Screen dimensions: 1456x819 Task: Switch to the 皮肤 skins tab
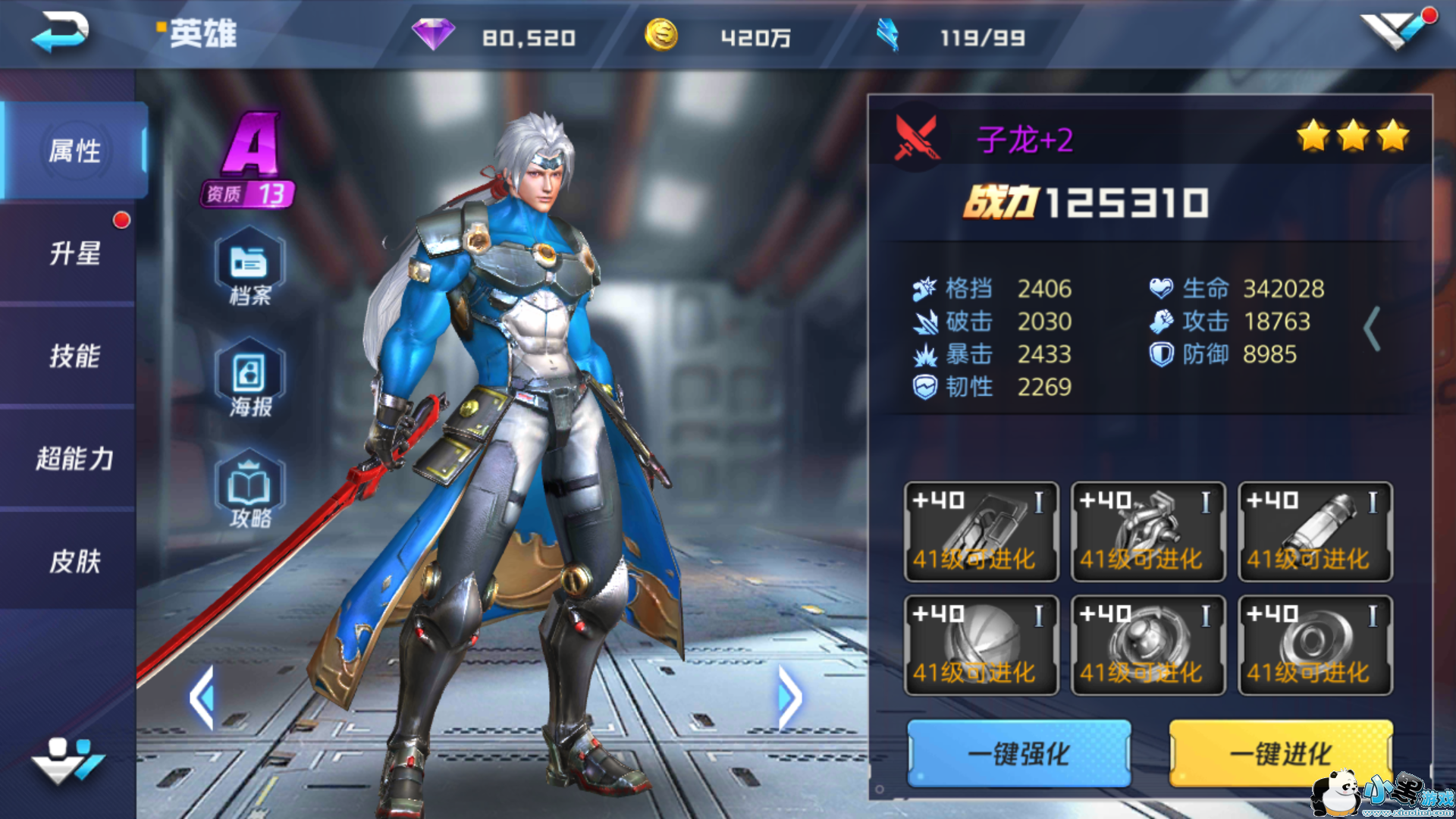coord(74,561)
